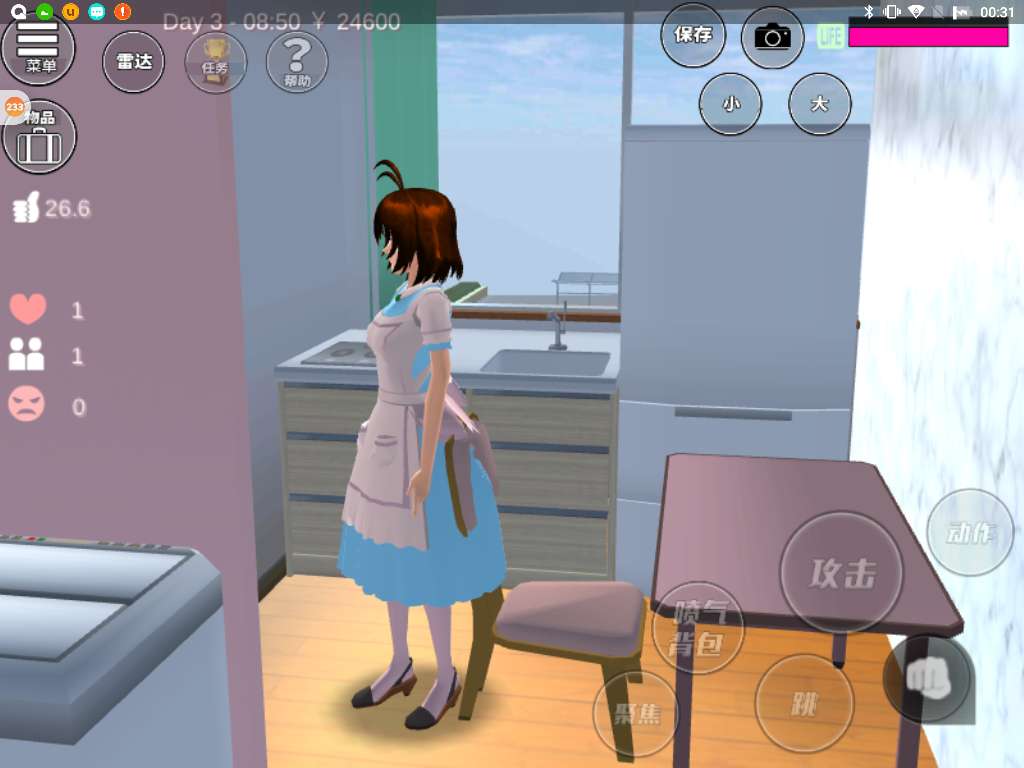
Task: Tap the 雷达 radar button
Action: (x=134, y=62)
